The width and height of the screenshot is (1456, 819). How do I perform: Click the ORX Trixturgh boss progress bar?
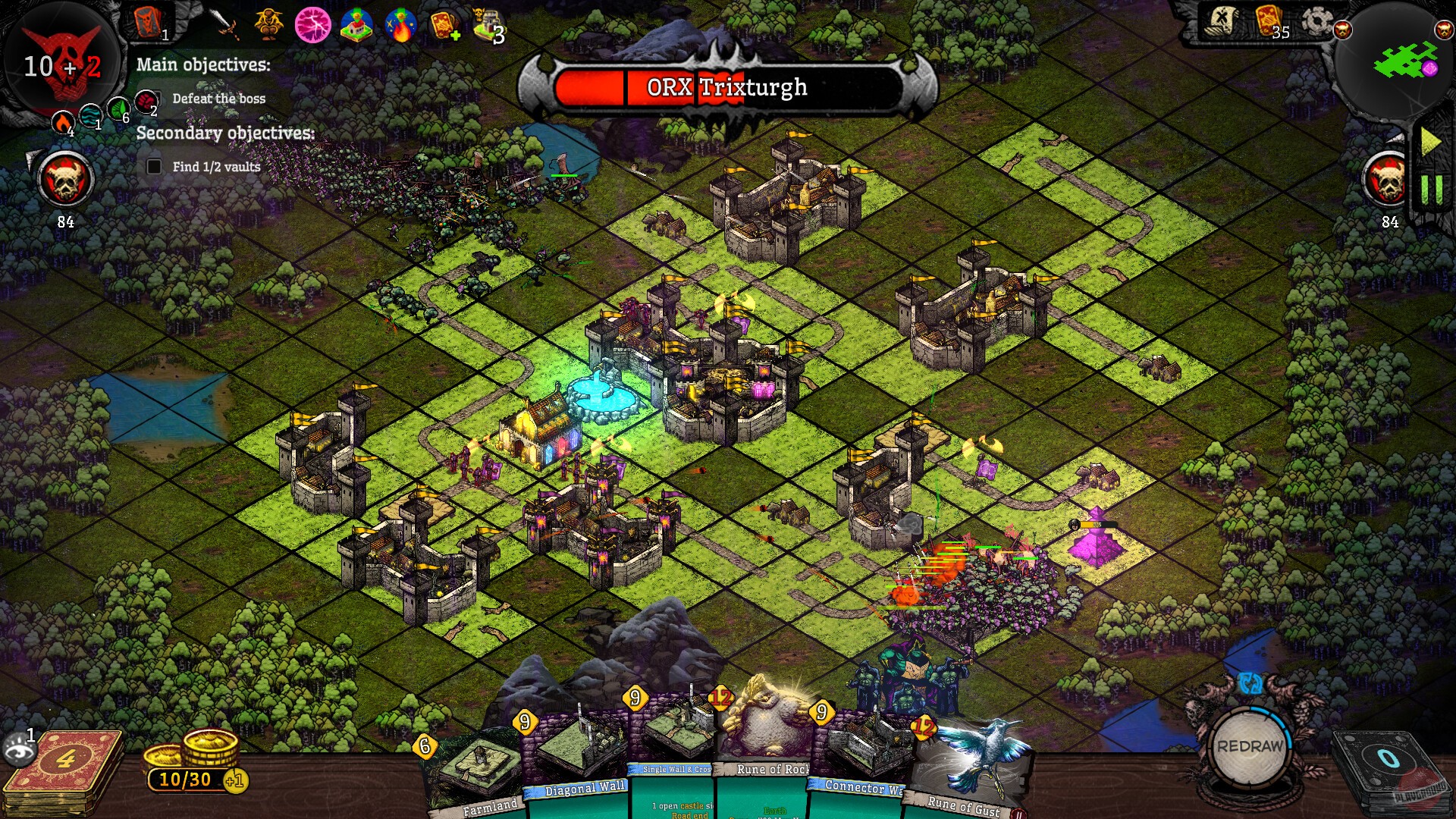pyautogui.click(x=724, y=87)
